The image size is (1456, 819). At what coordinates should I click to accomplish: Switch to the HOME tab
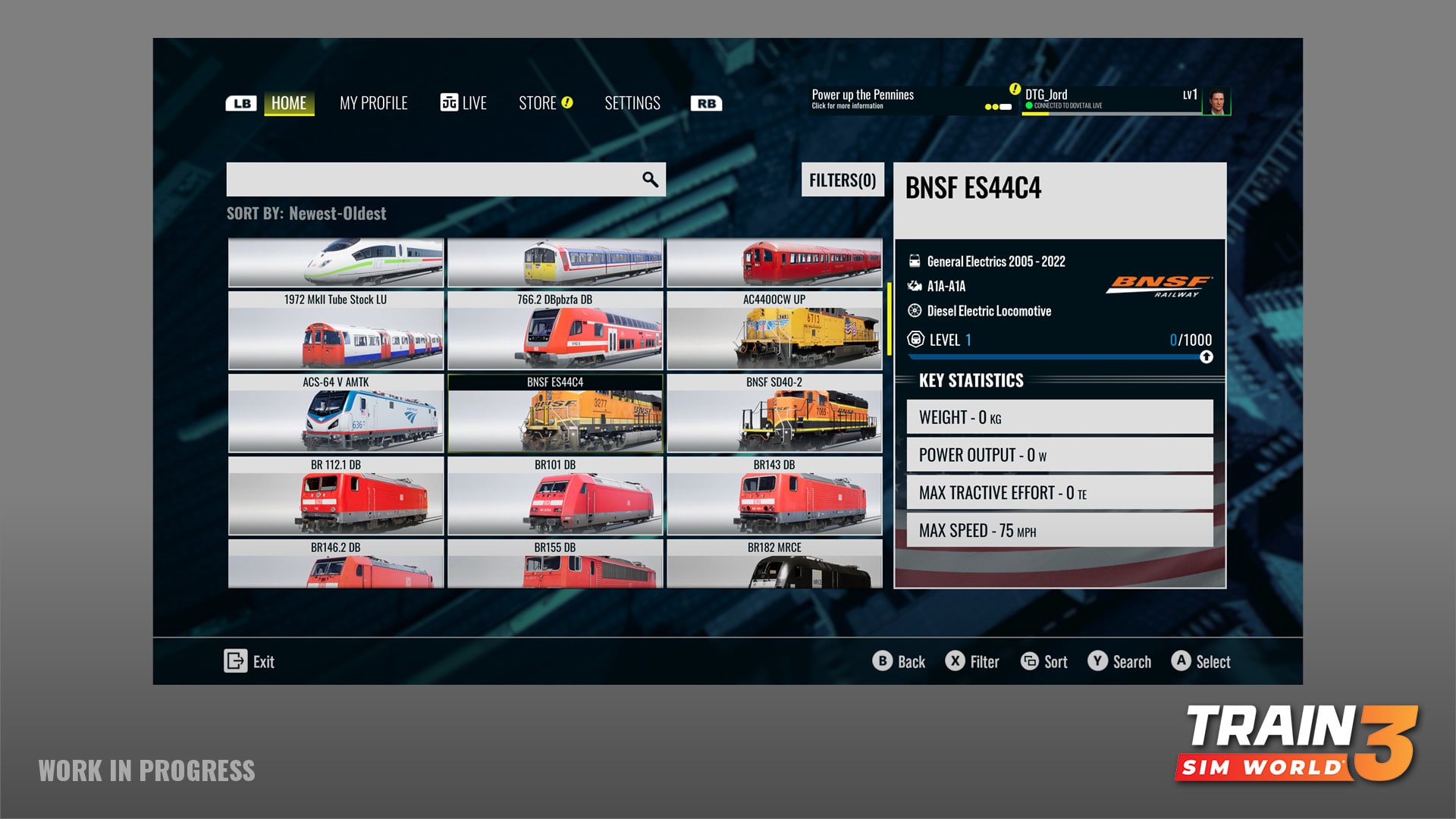pyautogui.click(x=289, y=103)
